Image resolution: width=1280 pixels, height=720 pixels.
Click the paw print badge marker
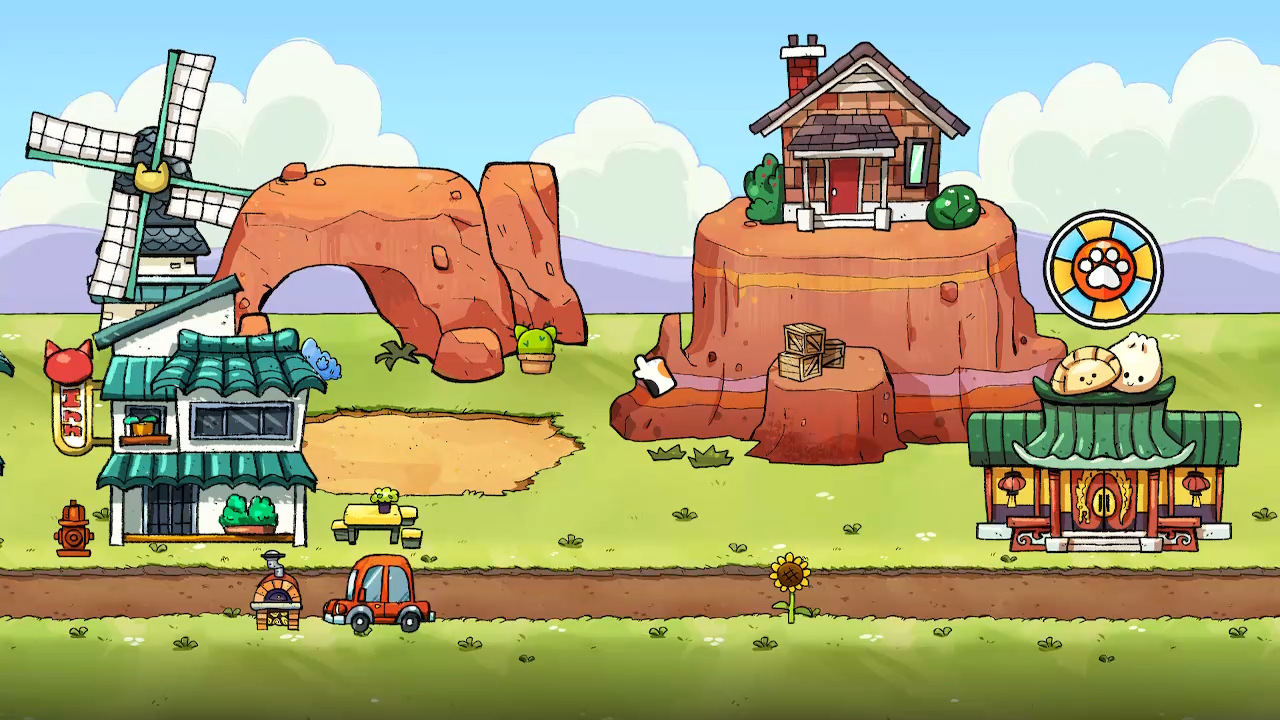coord(1103,268)
